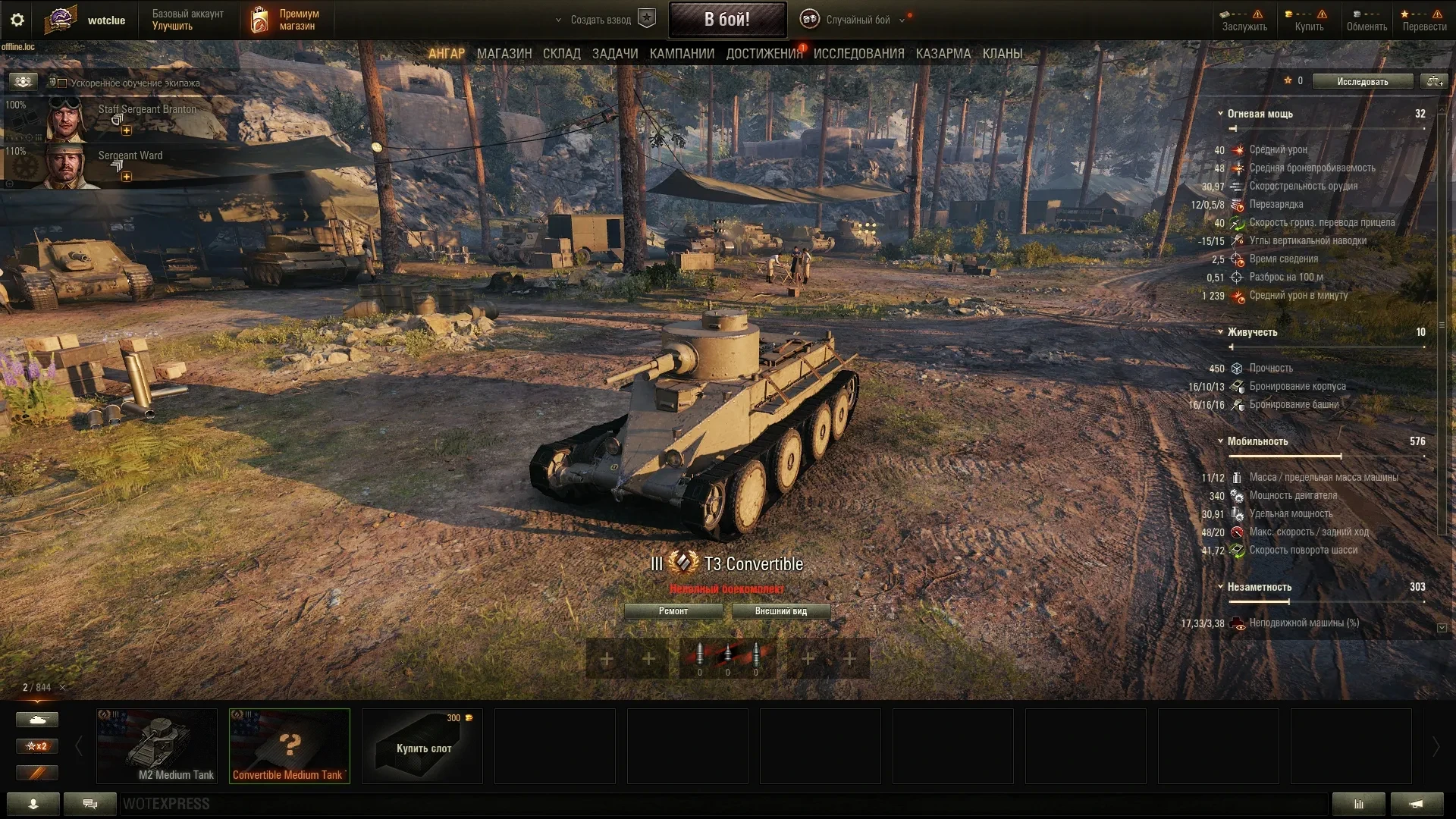The height and width of the screenshot is (819, 1456).
Task: Toggle accelerated crew training checkbox
Action: [x=62, y=83]
